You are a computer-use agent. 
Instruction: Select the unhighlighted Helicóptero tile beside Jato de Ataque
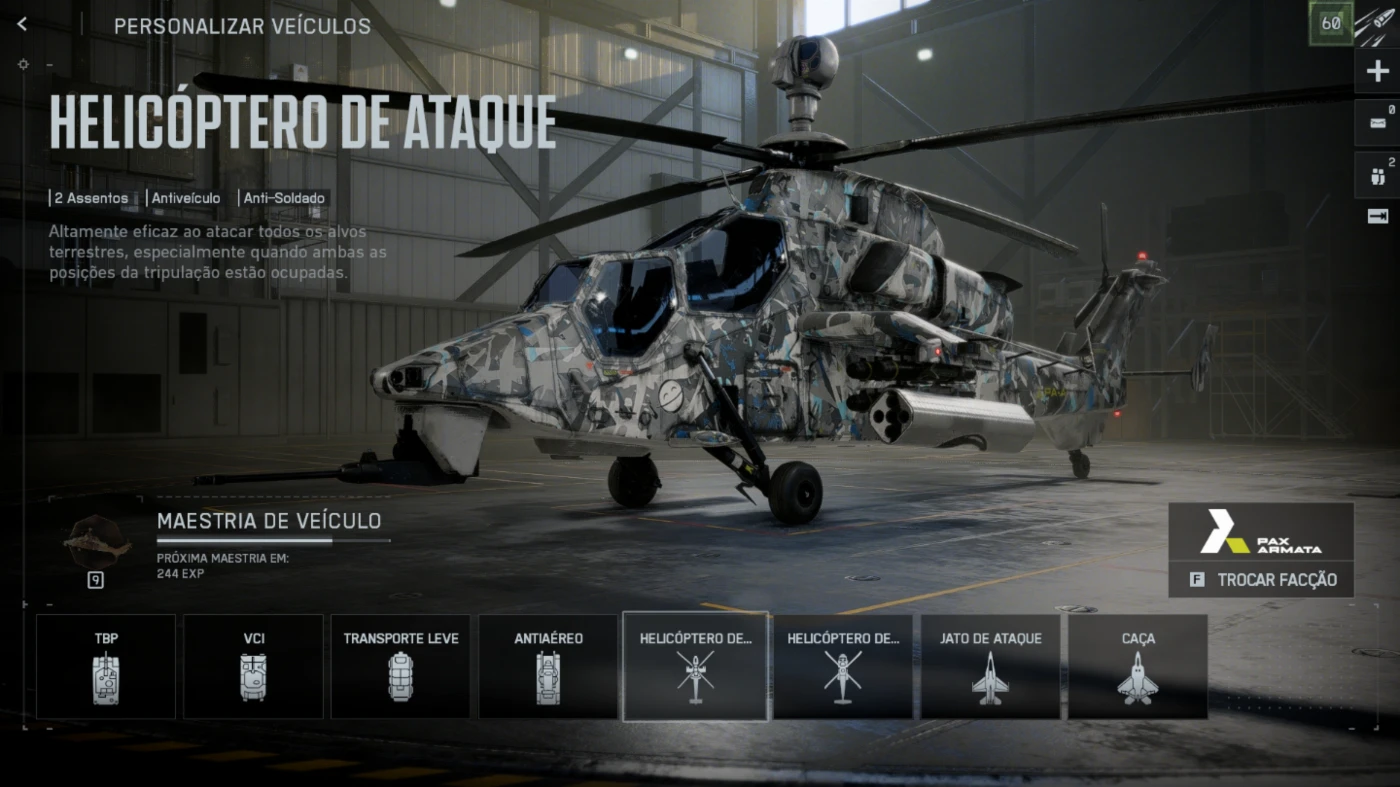tap(843, 666)
